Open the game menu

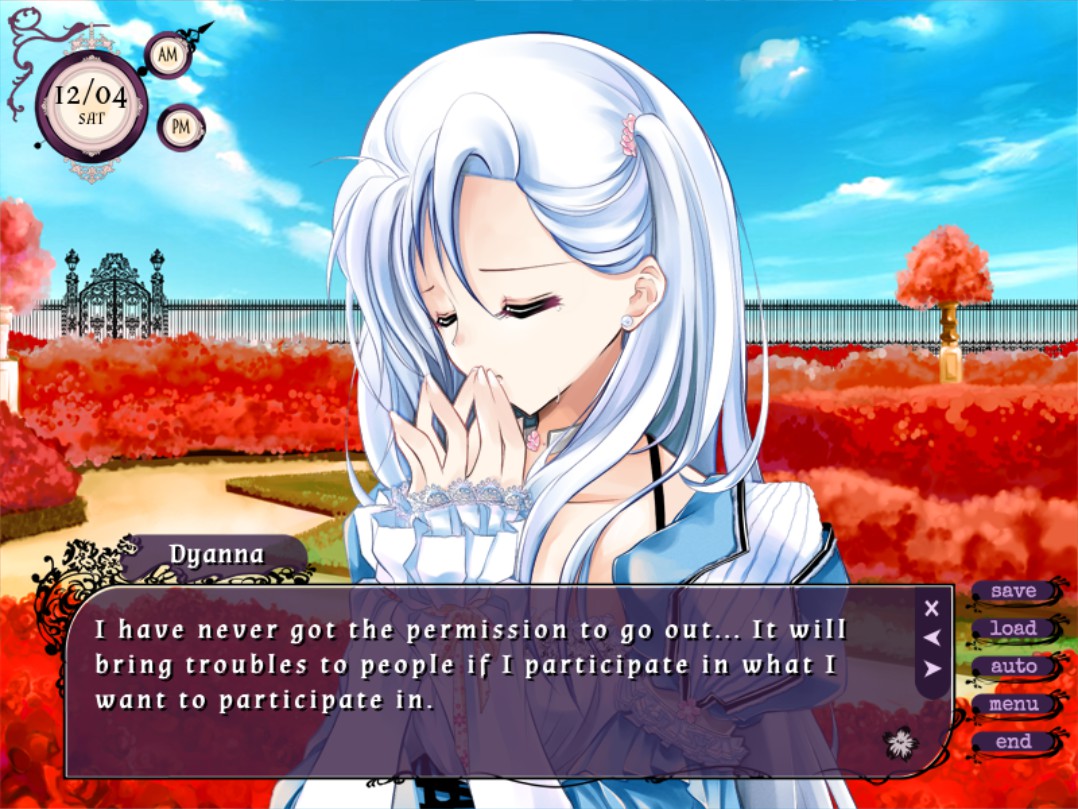coord(1013,704)
